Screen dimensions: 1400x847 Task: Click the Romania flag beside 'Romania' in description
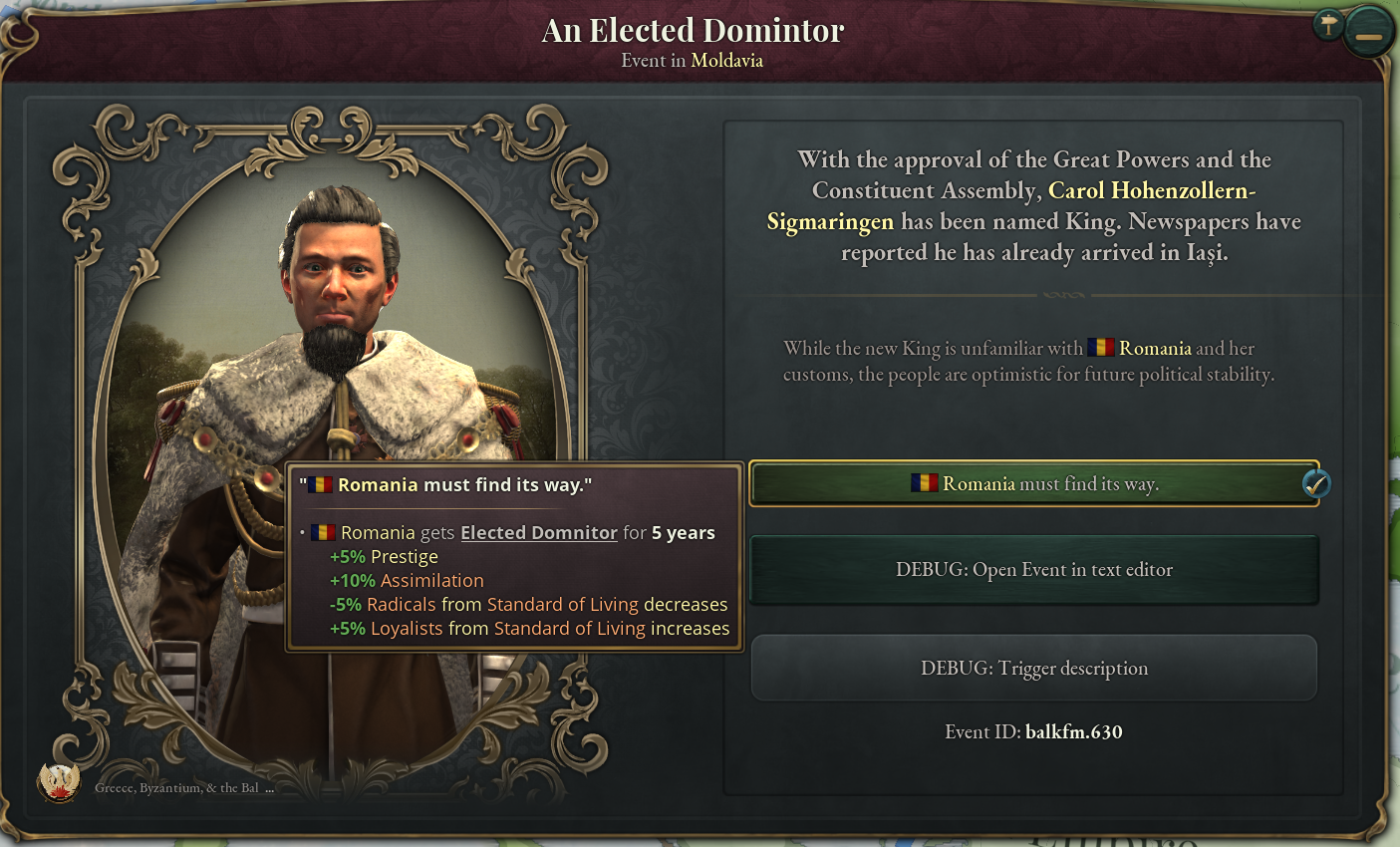click(1101, 348)
